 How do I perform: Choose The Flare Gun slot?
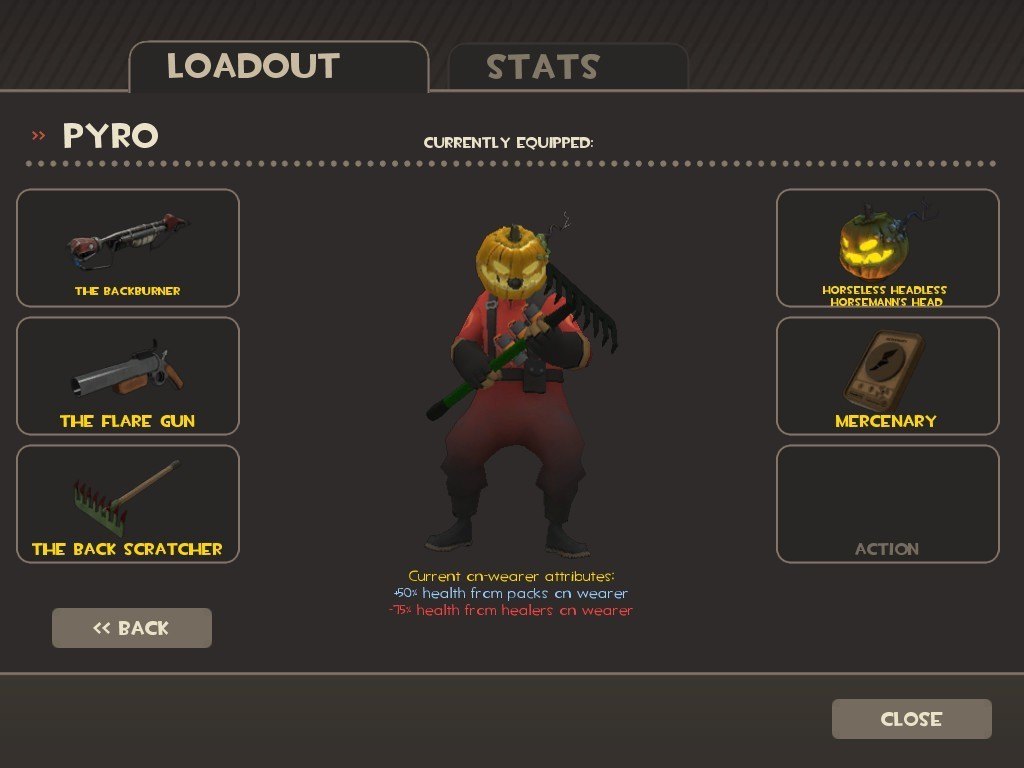pyautogui.click(x=128, y=376)
